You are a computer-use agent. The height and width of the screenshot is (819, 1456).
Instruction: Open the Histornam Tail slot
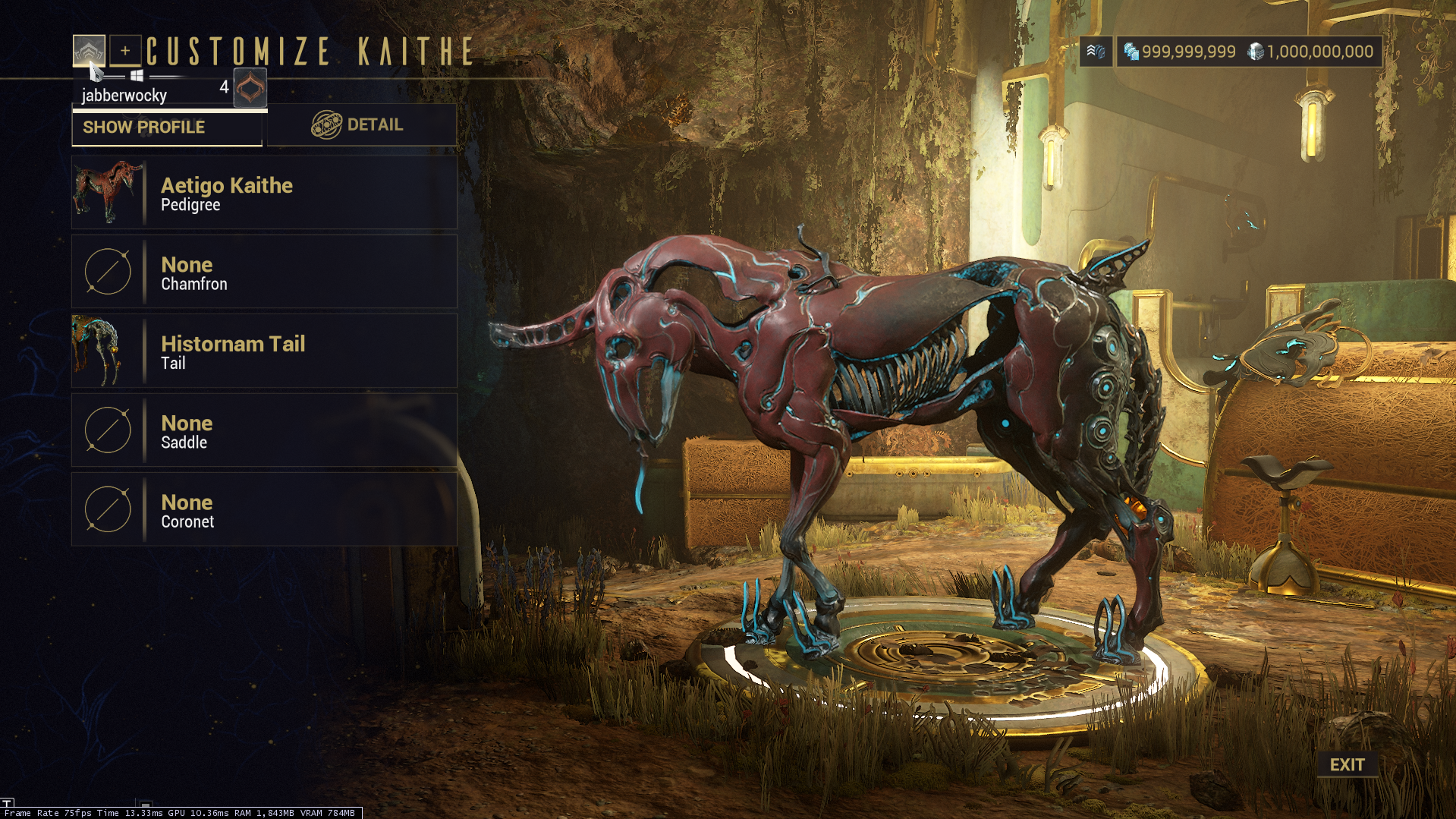[x=264, y=351]
